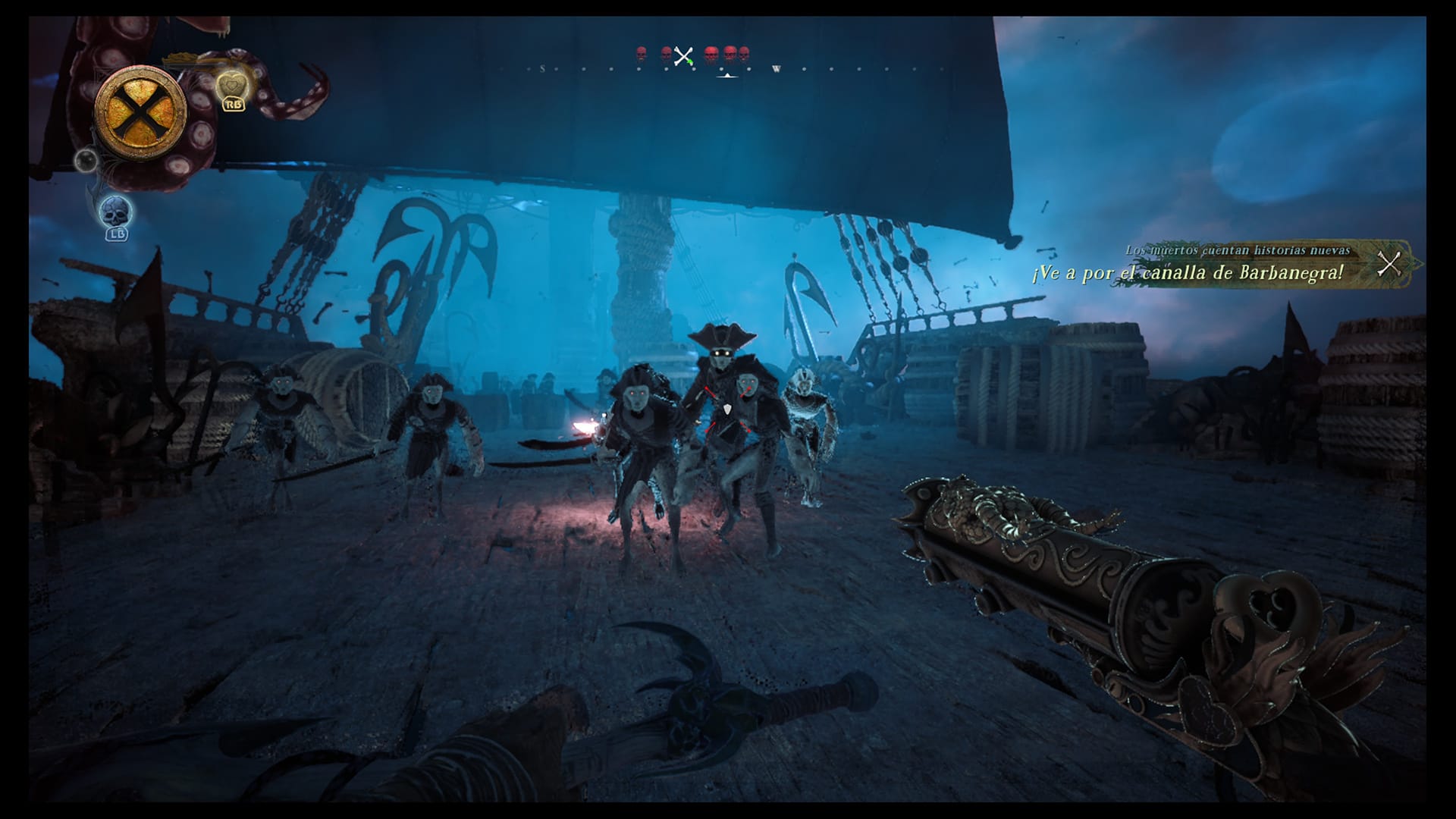1456x819 pixels.
Task: Click the rightmost red skull enemy indicator
Action: tap(743, 53)
